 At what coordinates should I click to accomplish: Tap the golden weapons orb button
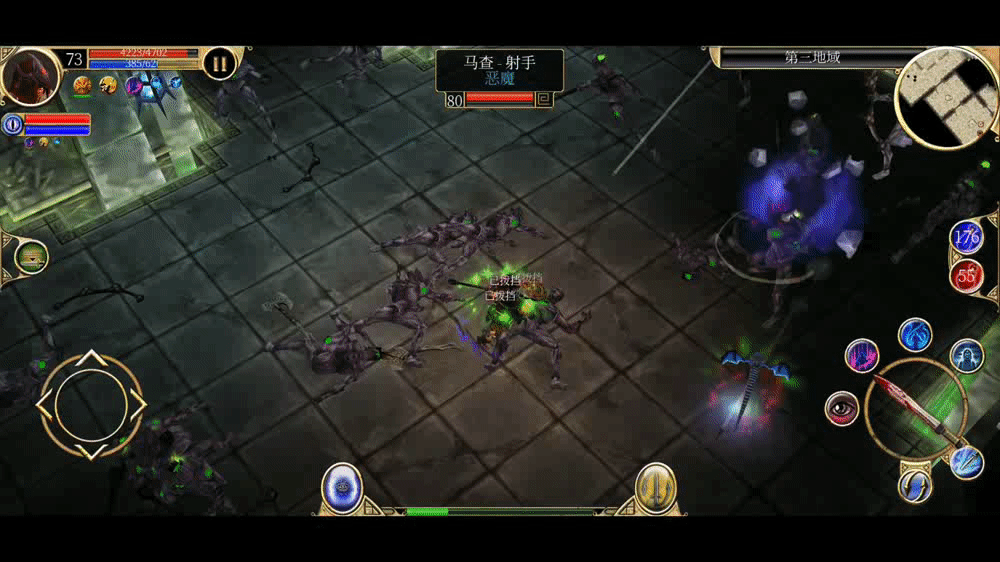coord(656,487)
